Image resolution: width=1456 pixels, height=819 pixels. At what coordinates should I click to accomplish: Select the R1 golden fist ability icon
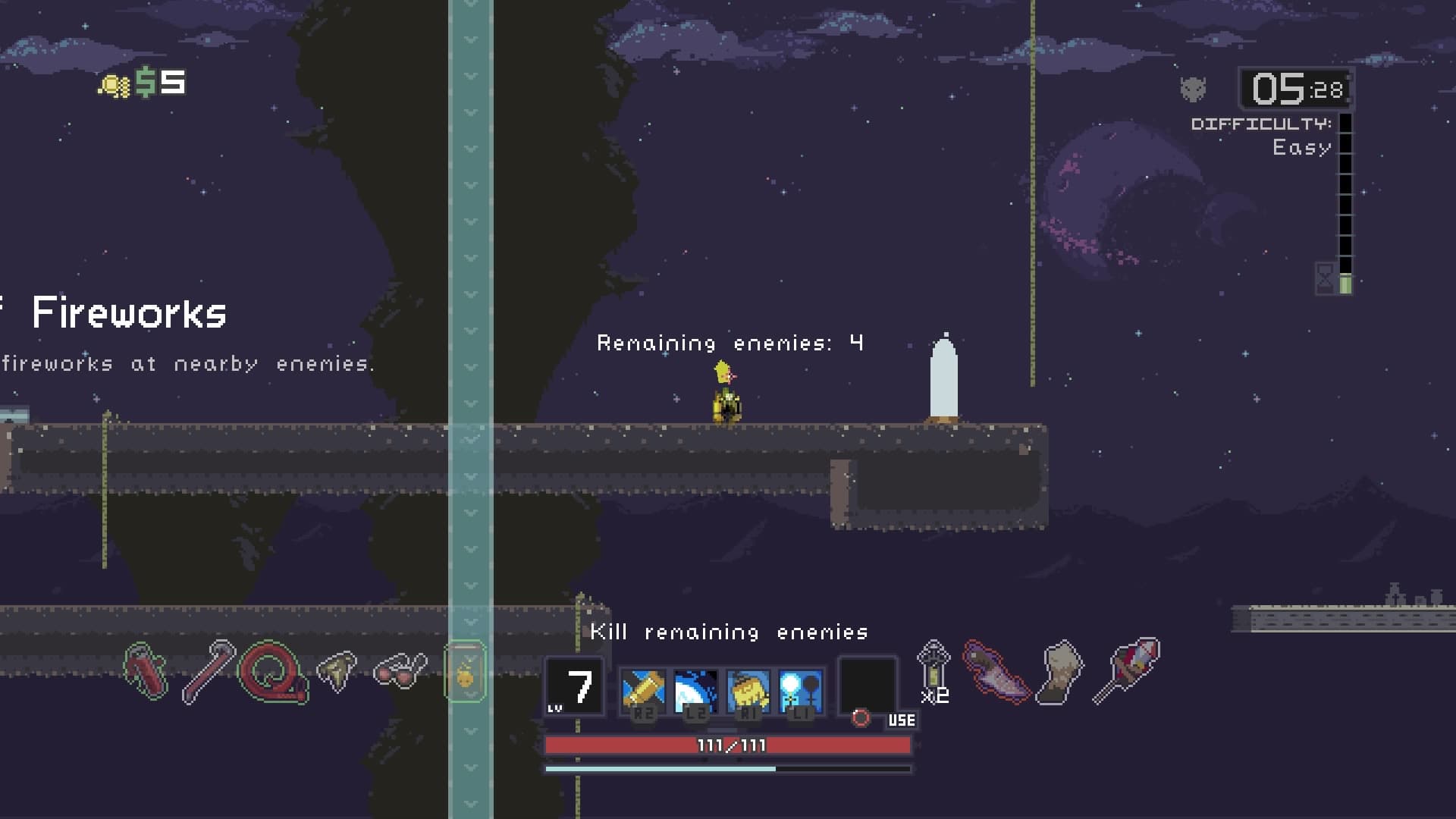coord(747,689)
